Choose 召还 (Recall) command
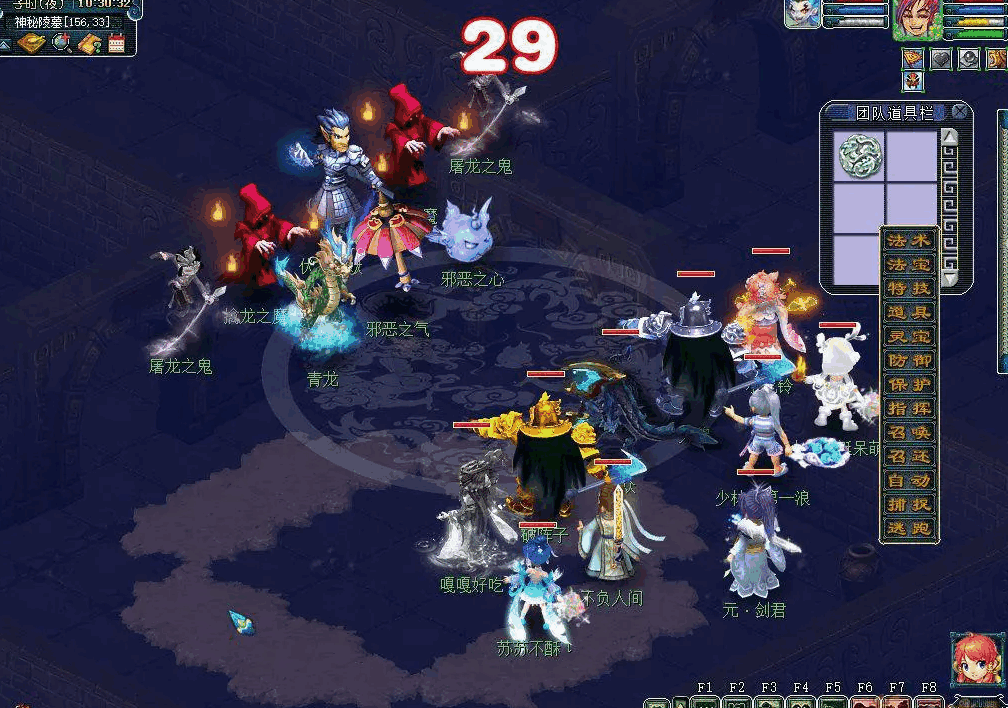The image size is (1008, 708). (x=909, y=457)
